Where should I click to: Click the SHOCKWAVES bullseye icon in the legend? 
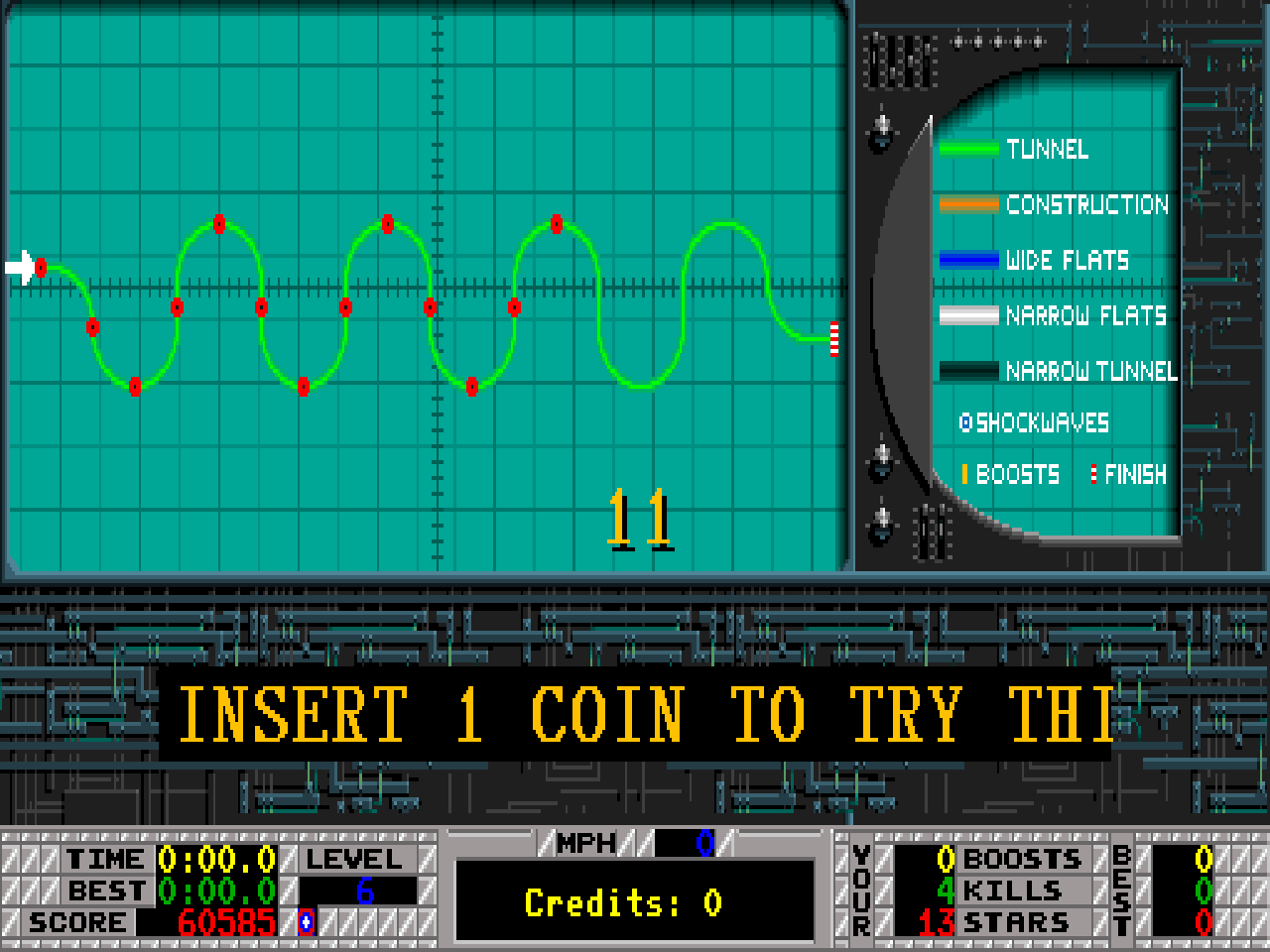click(965, 422)
